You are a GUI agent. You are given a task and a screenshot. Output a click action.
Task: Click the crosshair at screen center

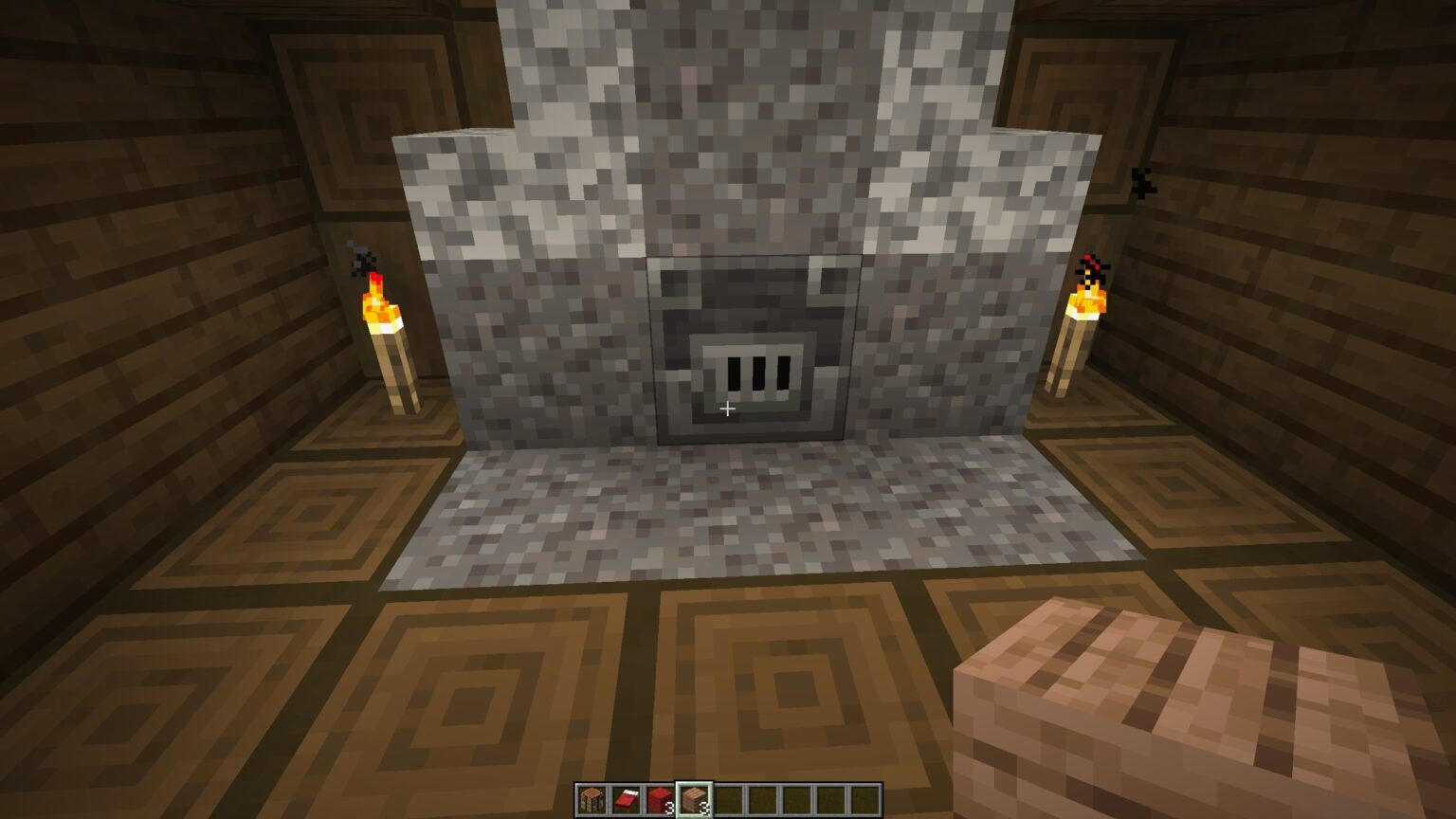728,408
